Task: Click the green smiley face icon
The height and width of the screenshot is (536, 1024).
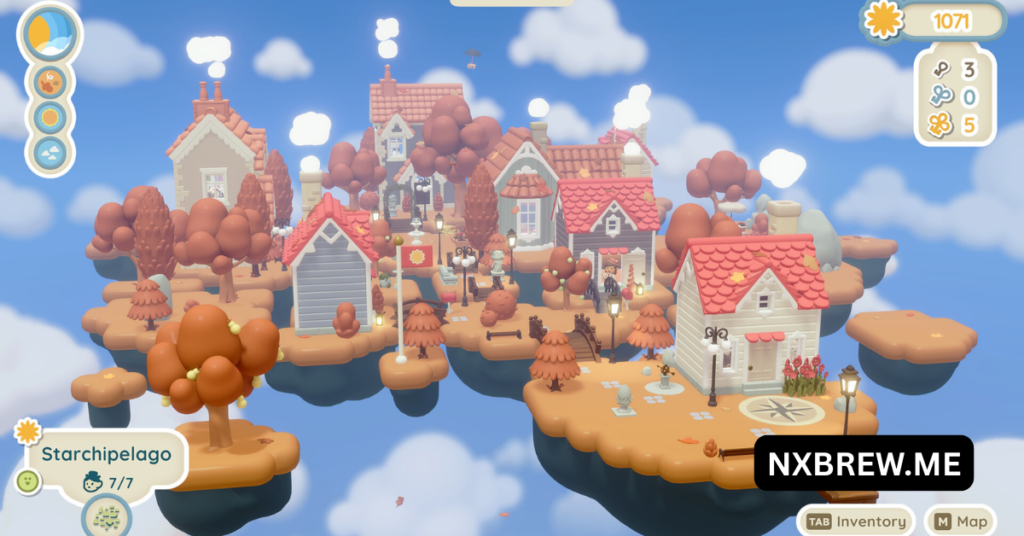Action: click(x=27, y=480)
